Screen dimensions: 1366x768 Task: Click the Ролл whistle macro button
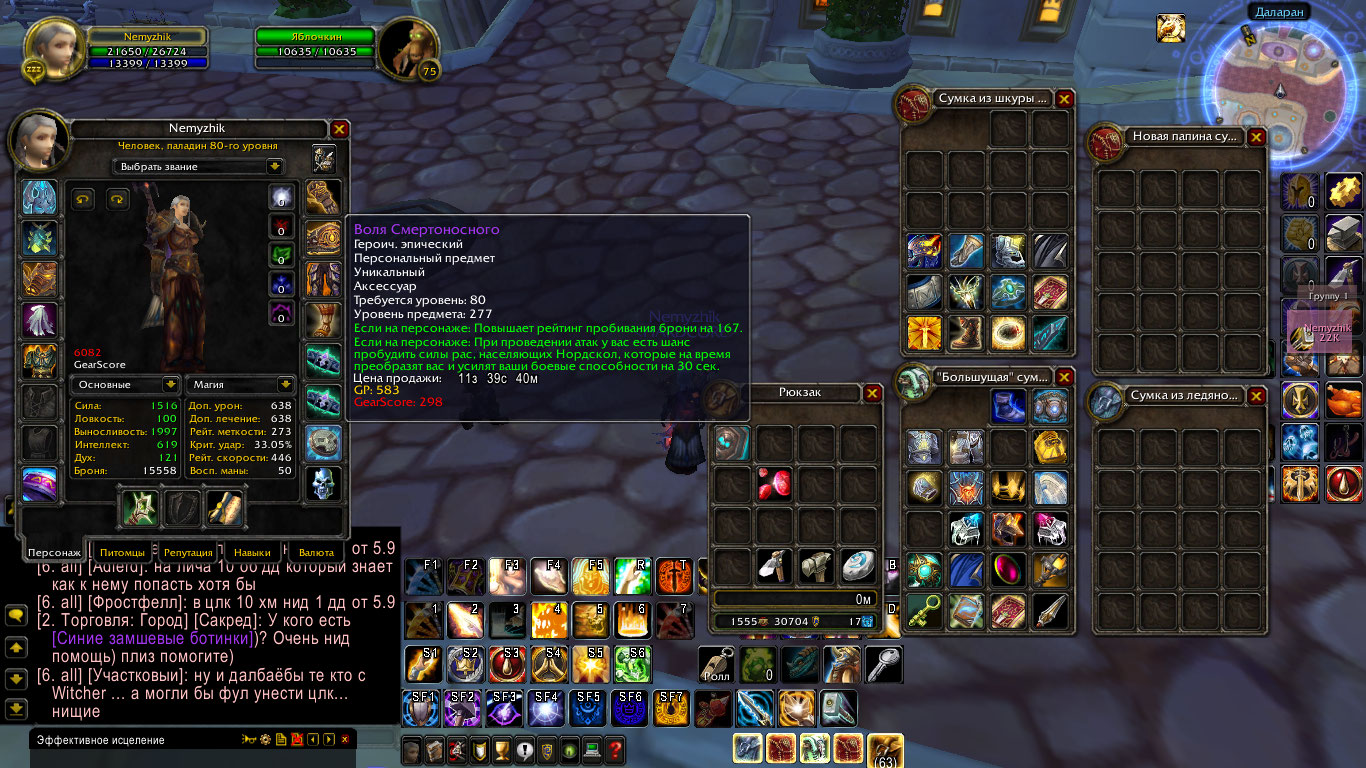click(x=717, y=664)
